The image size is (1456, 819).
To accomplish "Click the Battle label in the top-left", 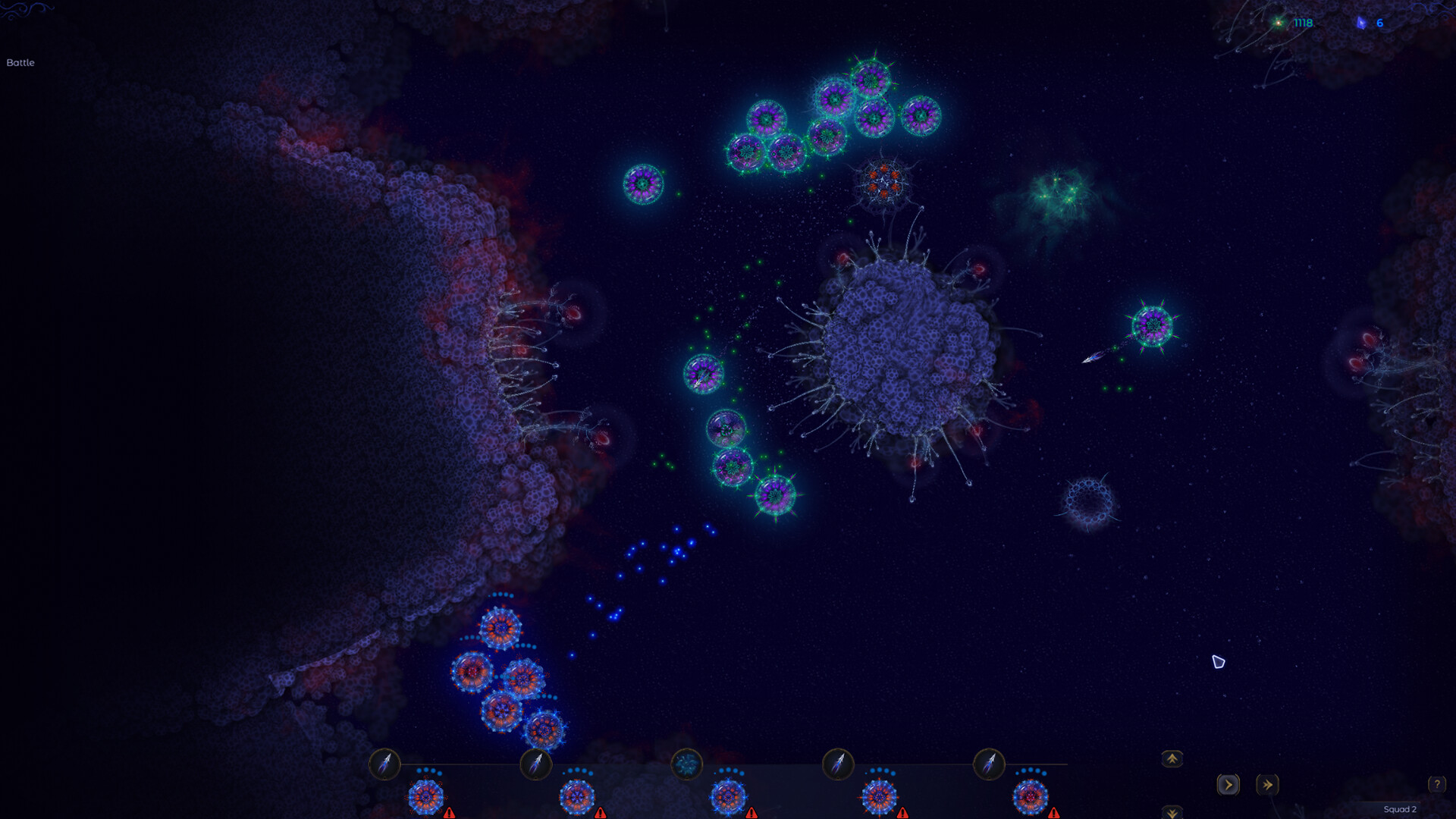I will [20, 63].
